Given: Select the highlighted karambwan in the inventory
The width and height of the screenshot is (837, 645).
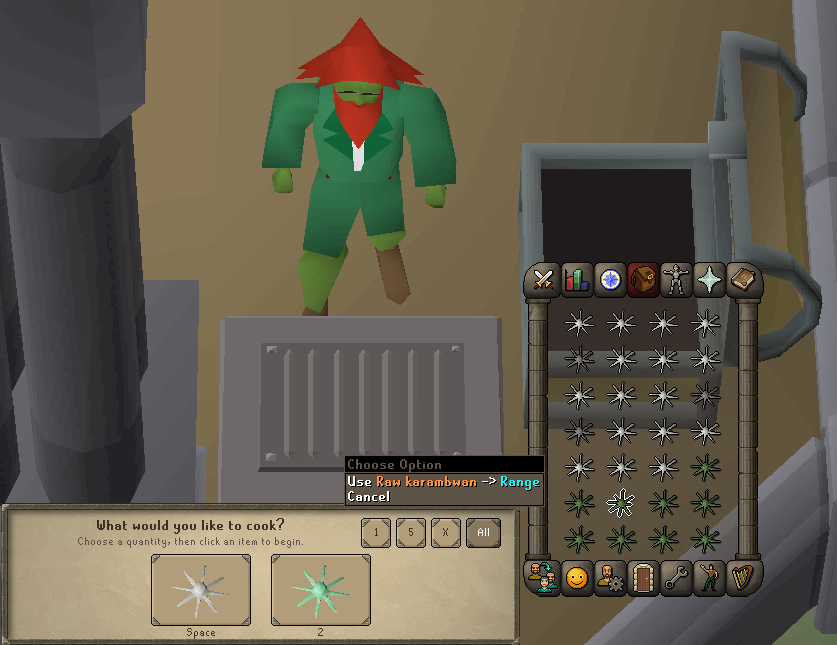Looking at the screenshot, I should pos(621,503).
